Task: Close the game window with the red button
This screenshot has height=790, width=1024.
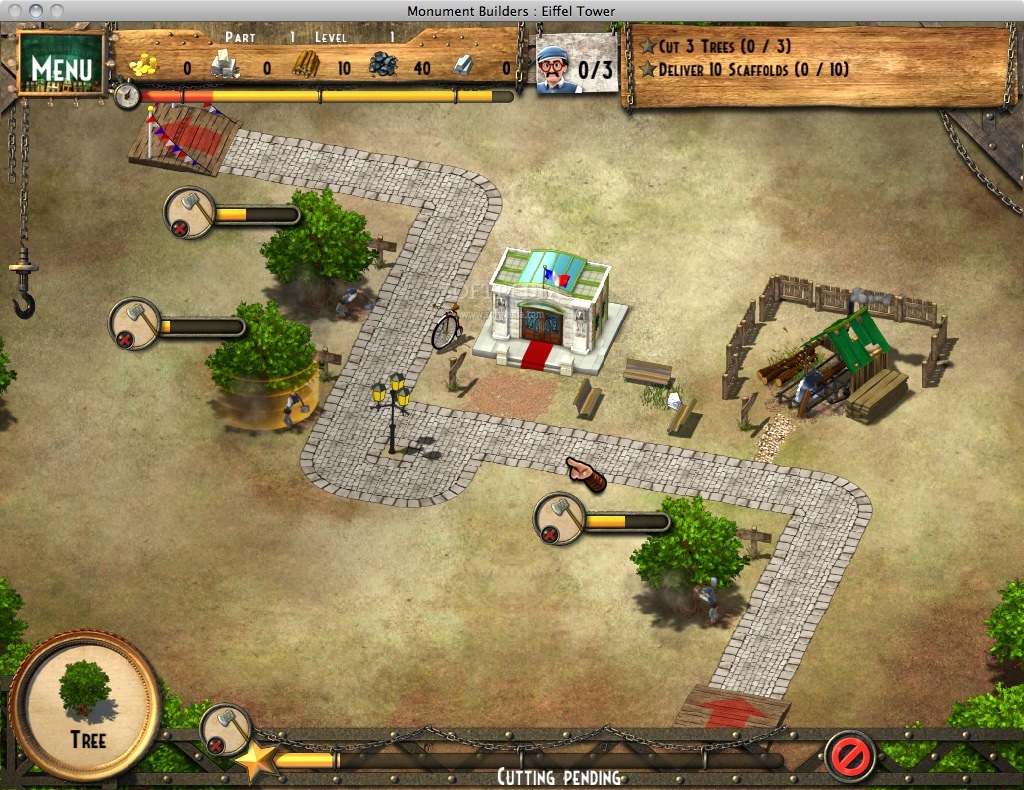Action: pyautogui.click(x=13, y=10)
